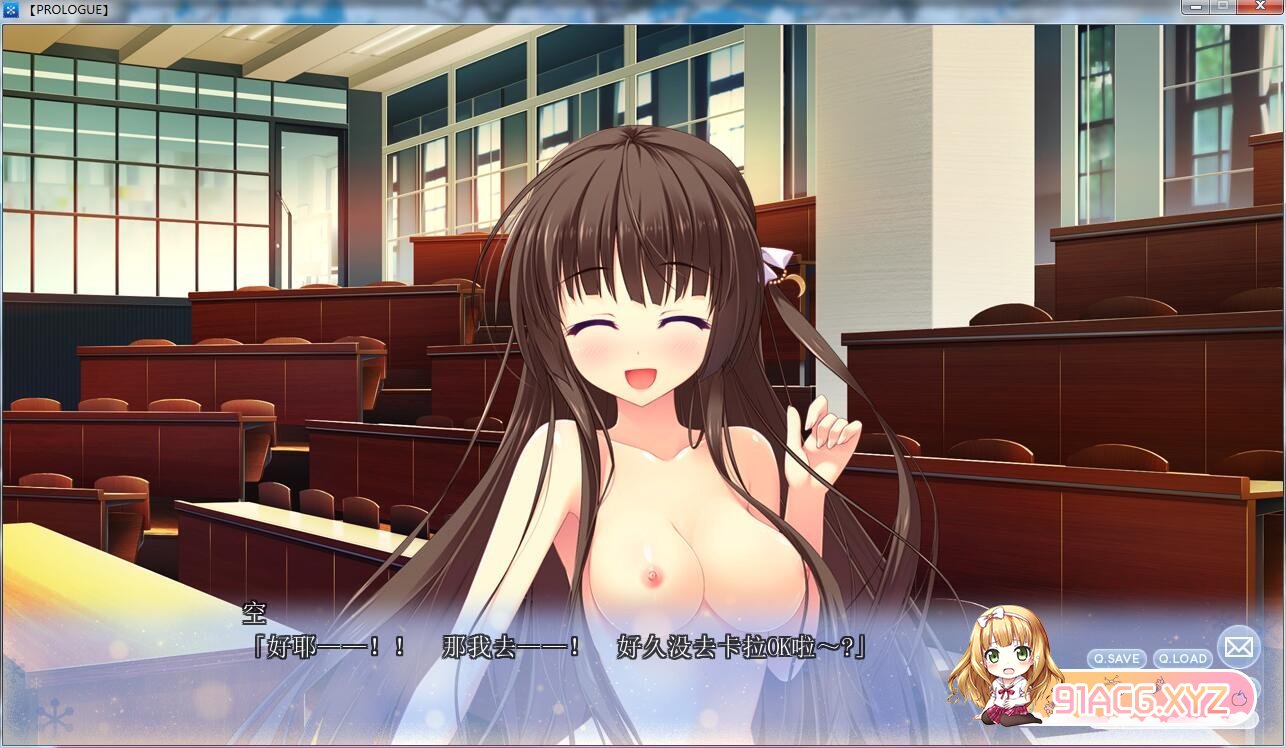Close the game window
Viewport: 1286px width, 748px height.
(1259, 8)
